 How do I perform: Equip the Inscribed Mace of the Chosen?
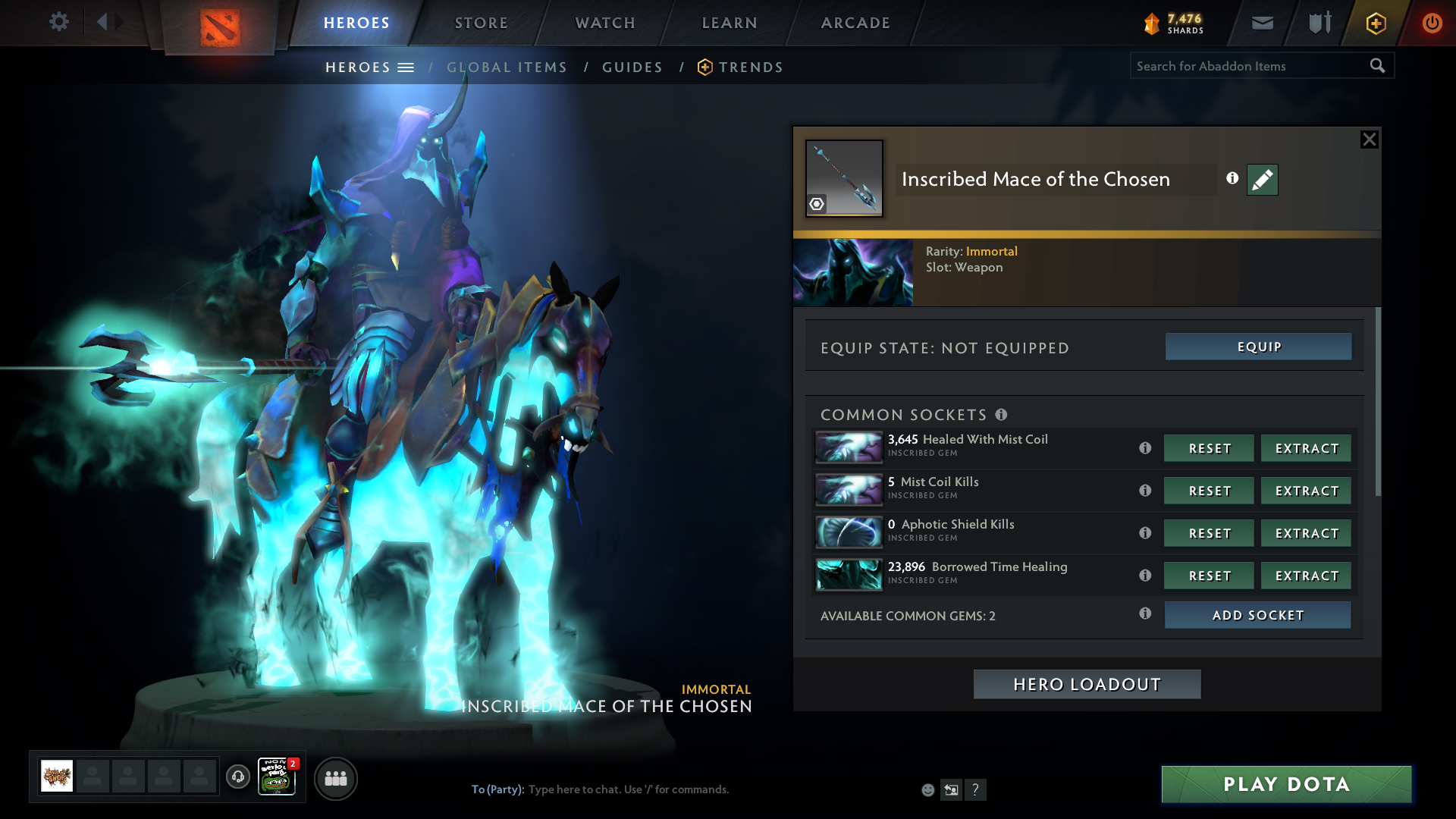click(1258, 347)
